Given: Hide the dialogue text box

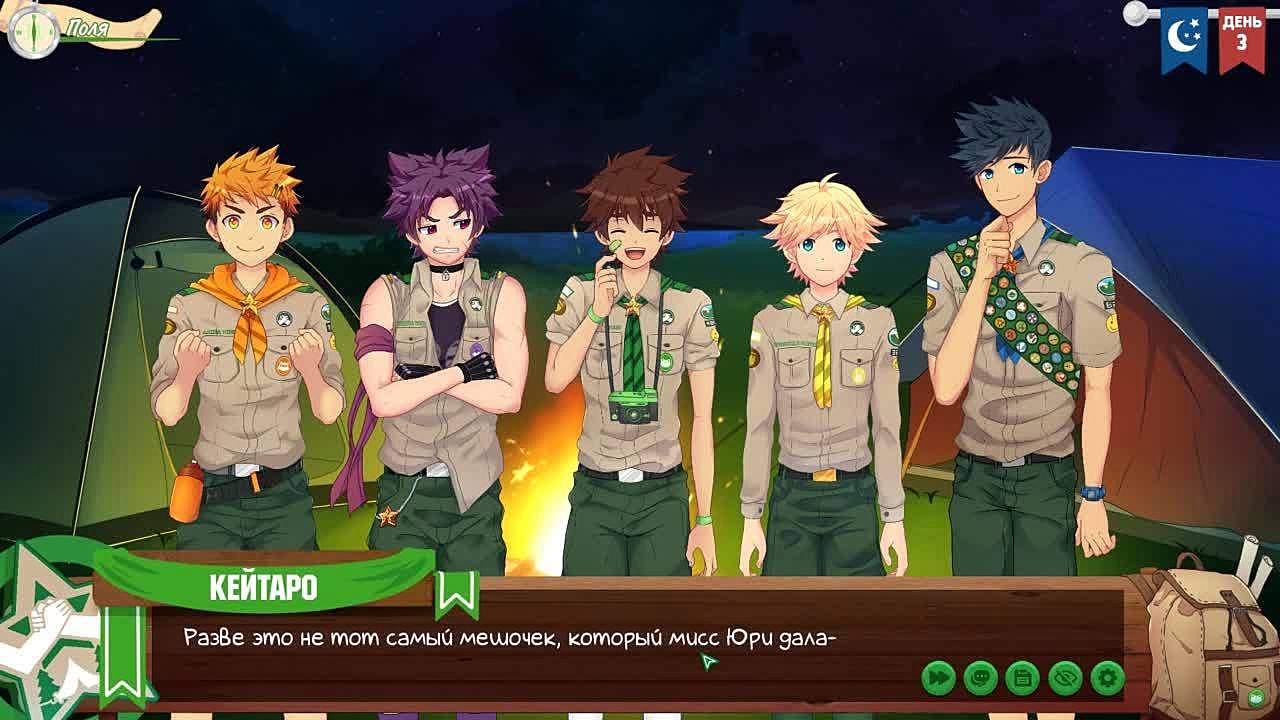Looking at the screenshot, I should [x=1065, y=678].
